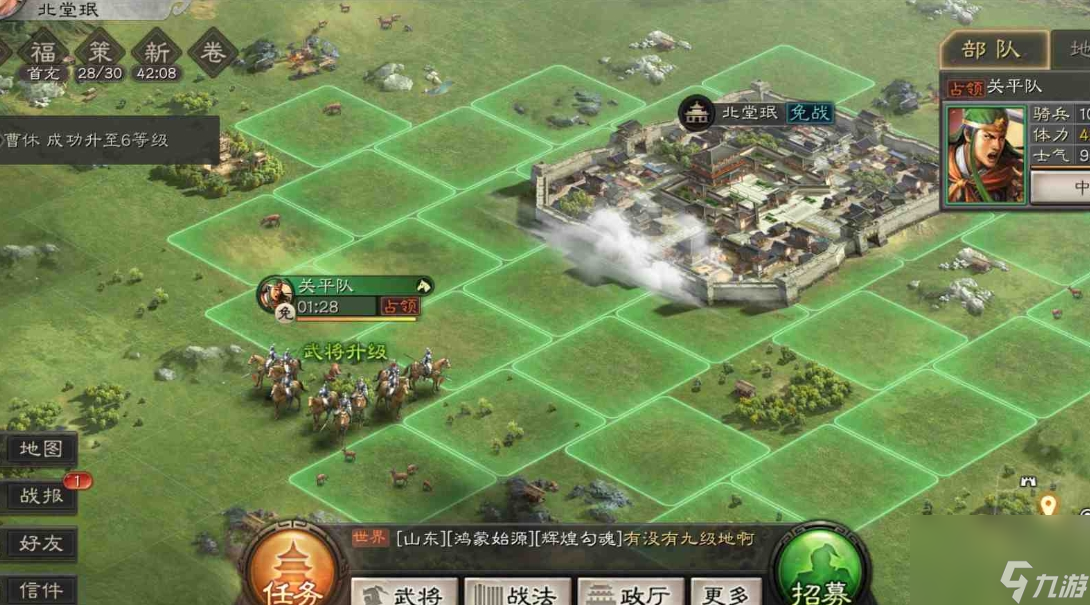
Task: Select the 福 diamond icon
Action: 42,53
